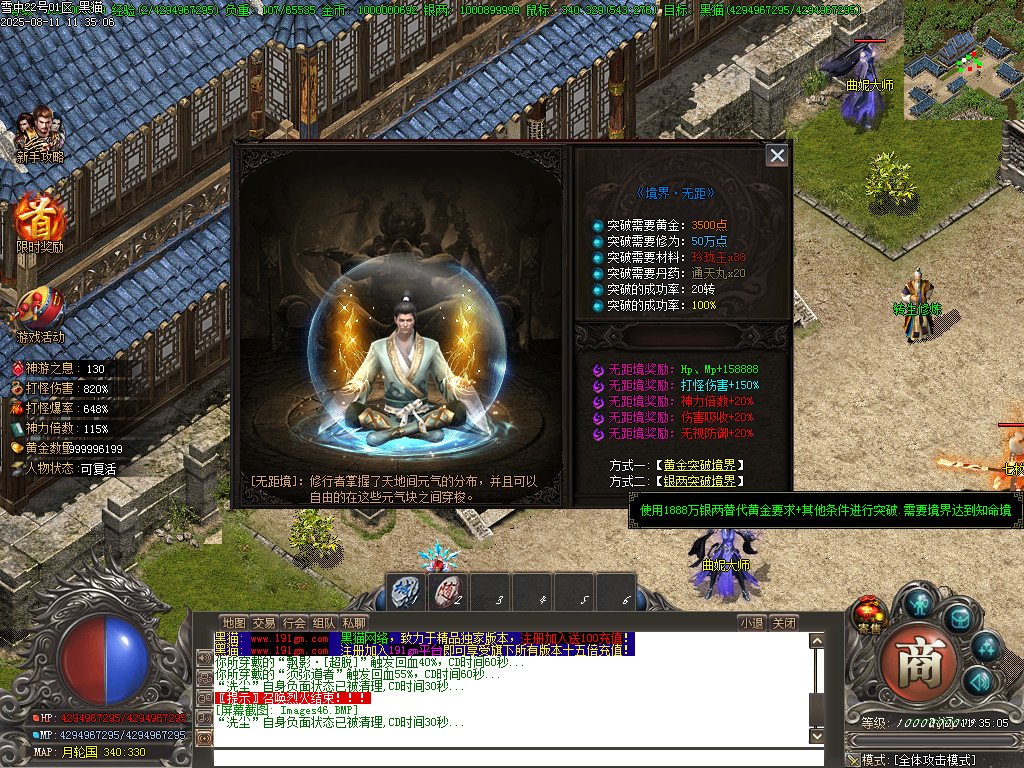Open the 游戏活动 events icon
The height and width of the screenshot is (768, 1024).
40,312
